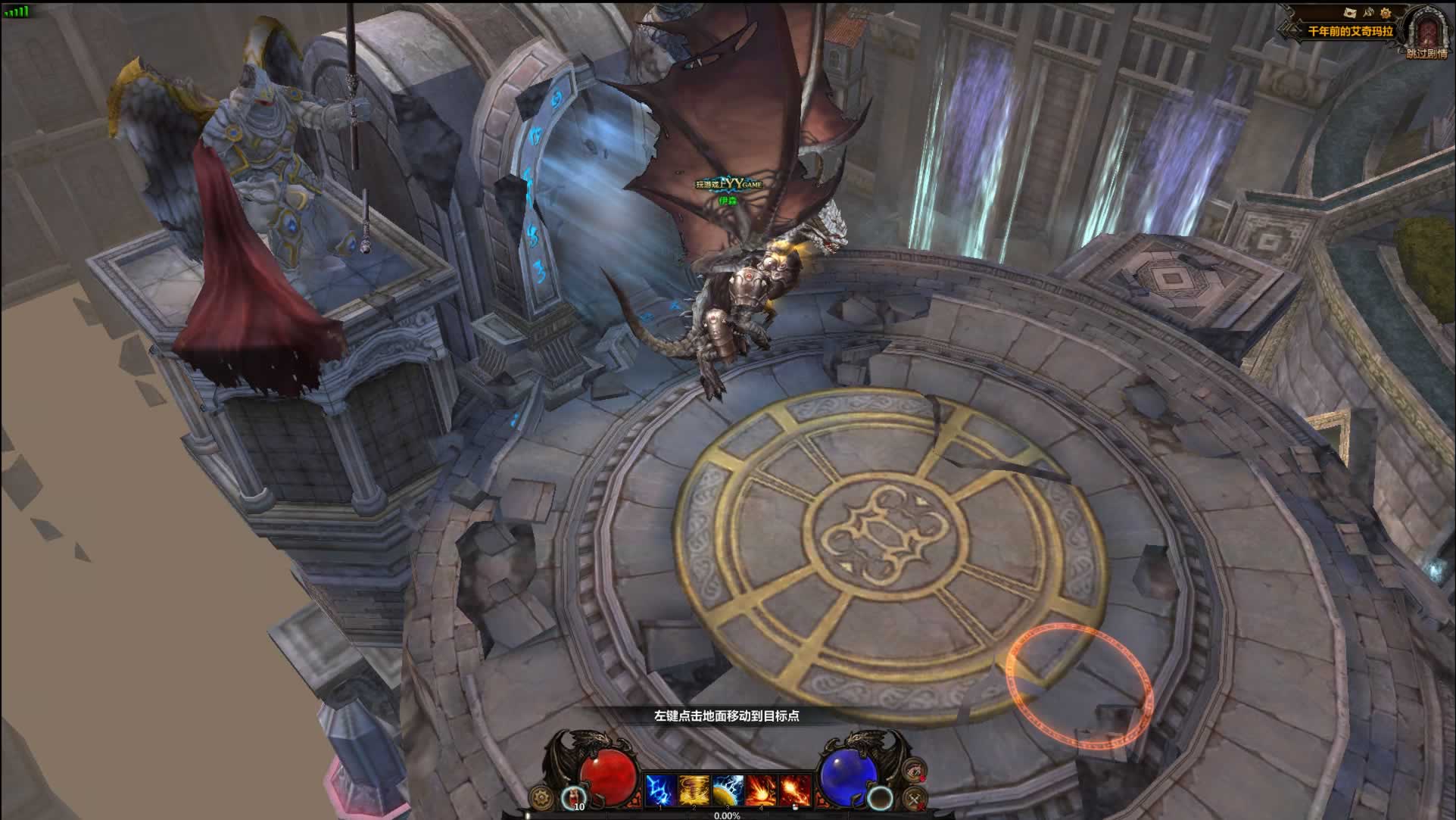
Task: Click the empty ring slot by the mana orb
Action: point(880,797)
